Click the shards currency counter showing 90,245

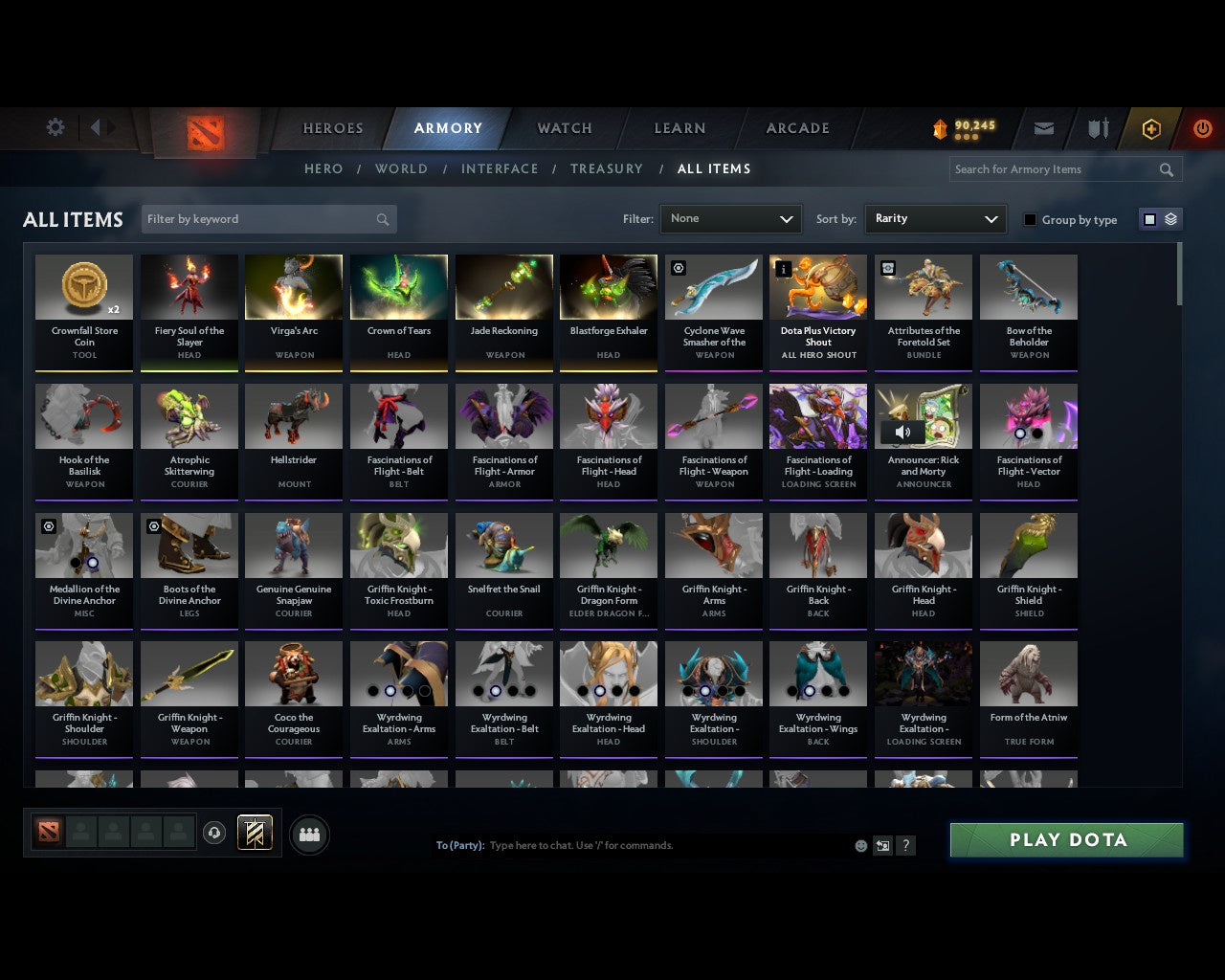[x=962, y=127]
